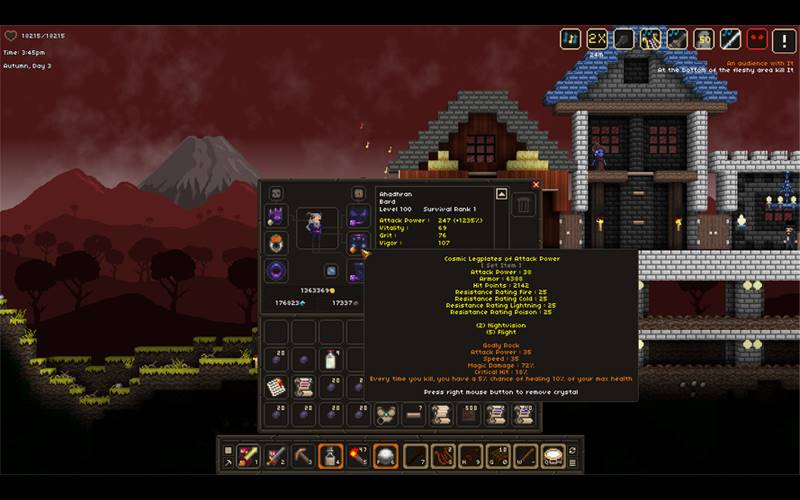
Task: Select the Cosmic Legplates equipment slot
Action: (357, 244)
